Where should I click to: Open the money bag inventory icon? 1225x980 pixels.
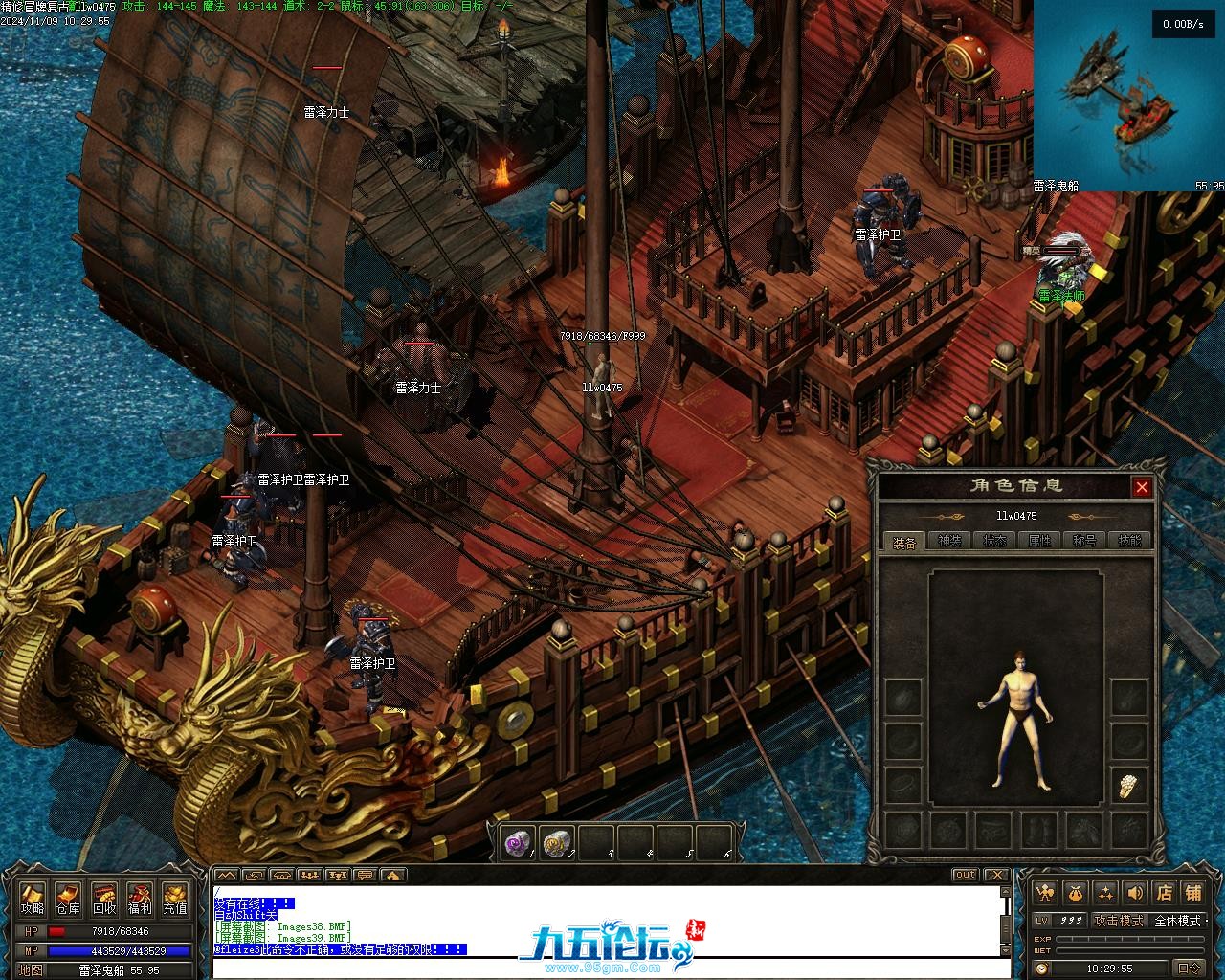[x=1076, y=893]
